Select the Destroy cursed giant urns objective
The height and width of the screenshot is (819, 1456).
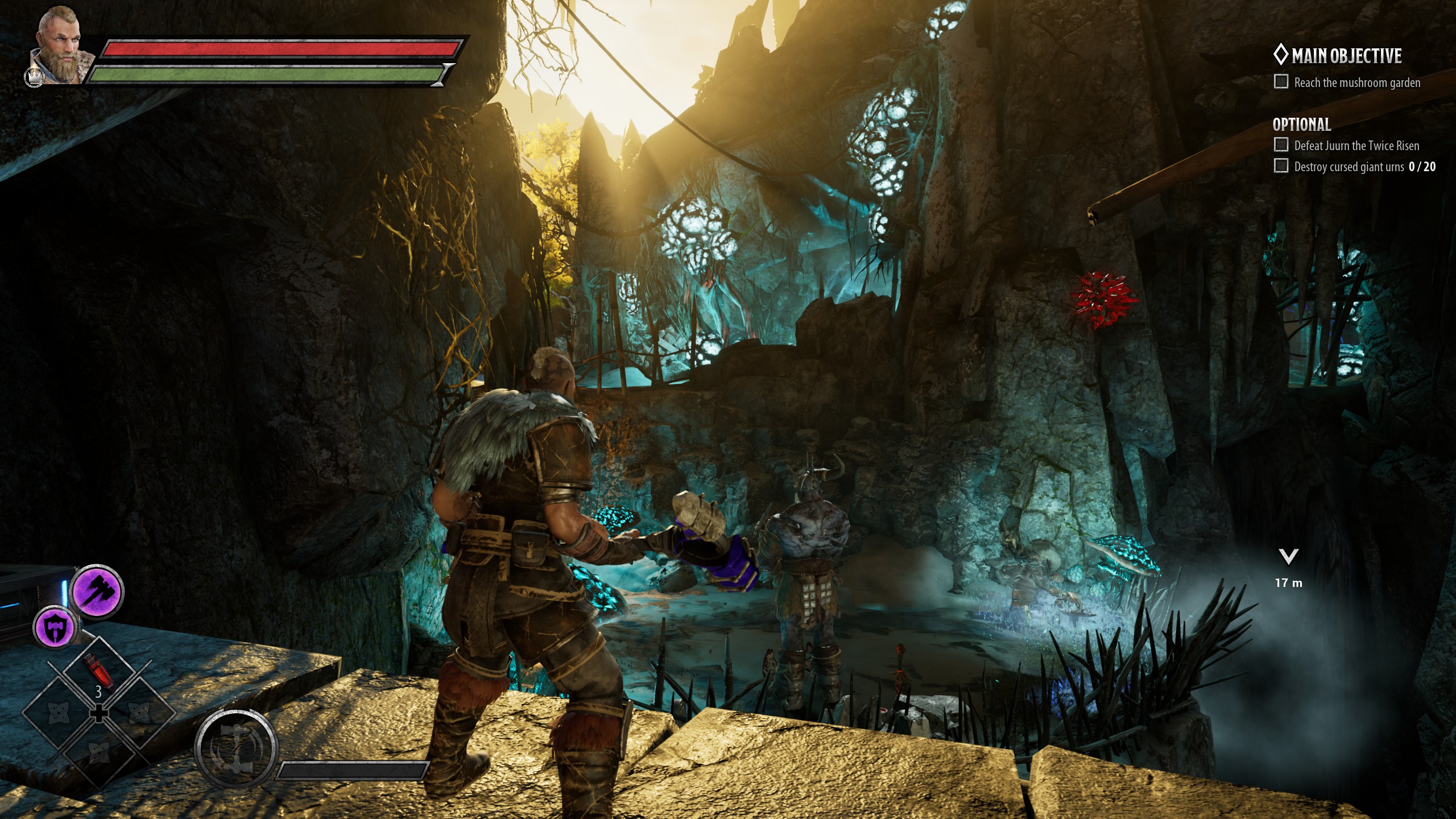(x=1364, y=167)
